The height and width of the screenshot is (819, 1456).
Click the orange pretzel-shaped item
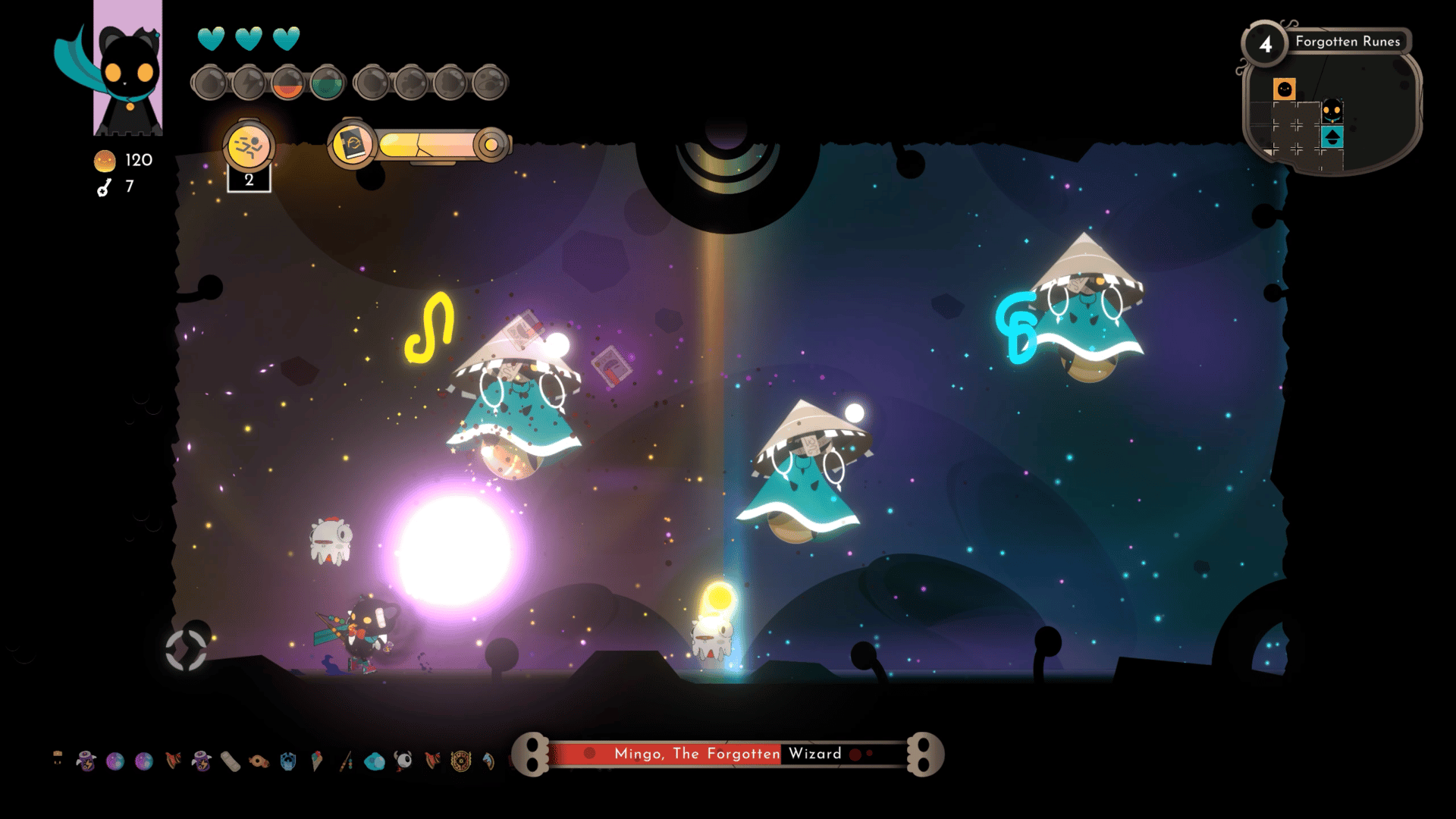[x=259, y=761]
